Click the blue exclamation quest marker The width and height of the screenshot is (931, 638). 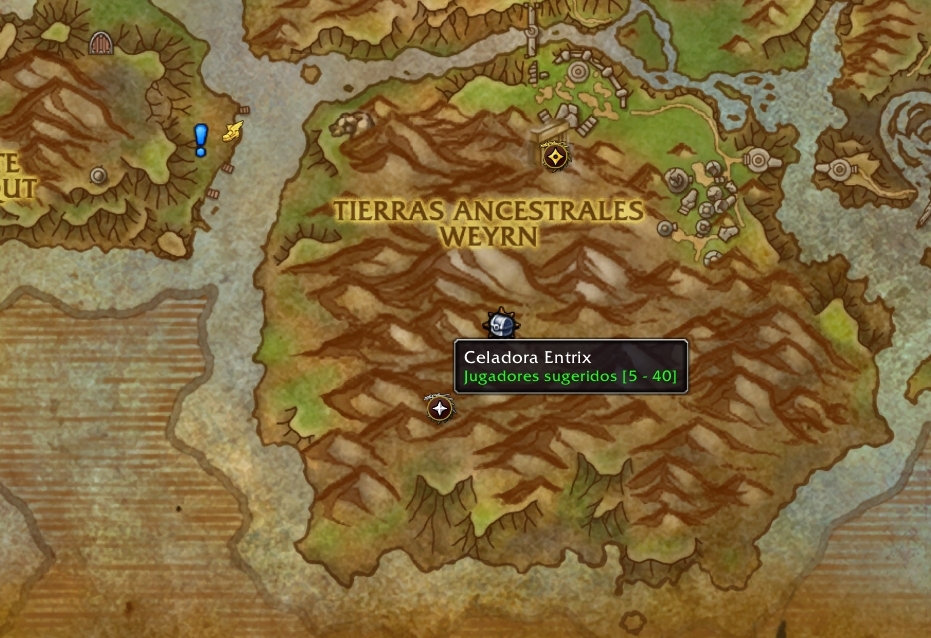click(x=201, y=139)
